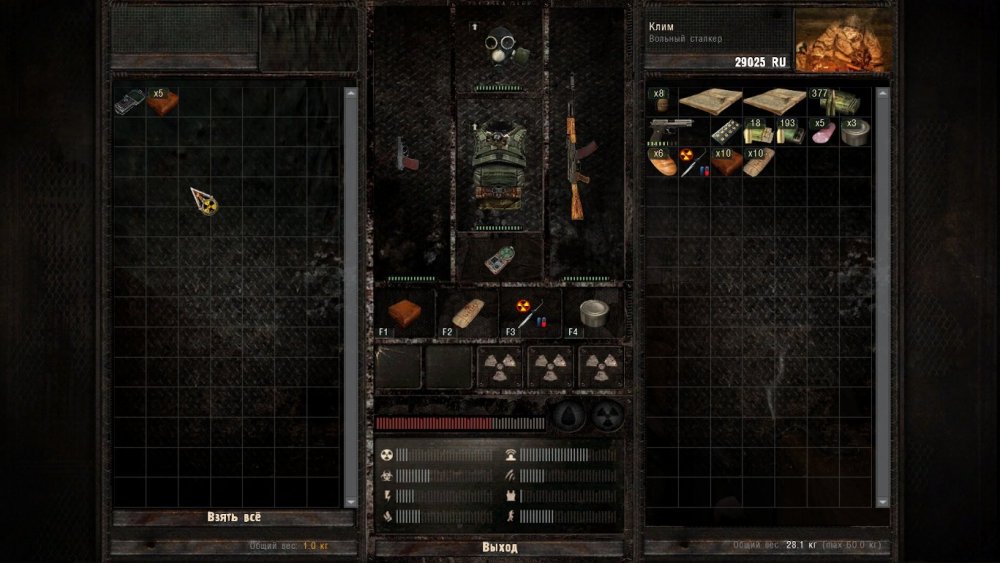1000x563 pixels.
Task: Close the inventory with "Выход"
Action: (499, 547)
